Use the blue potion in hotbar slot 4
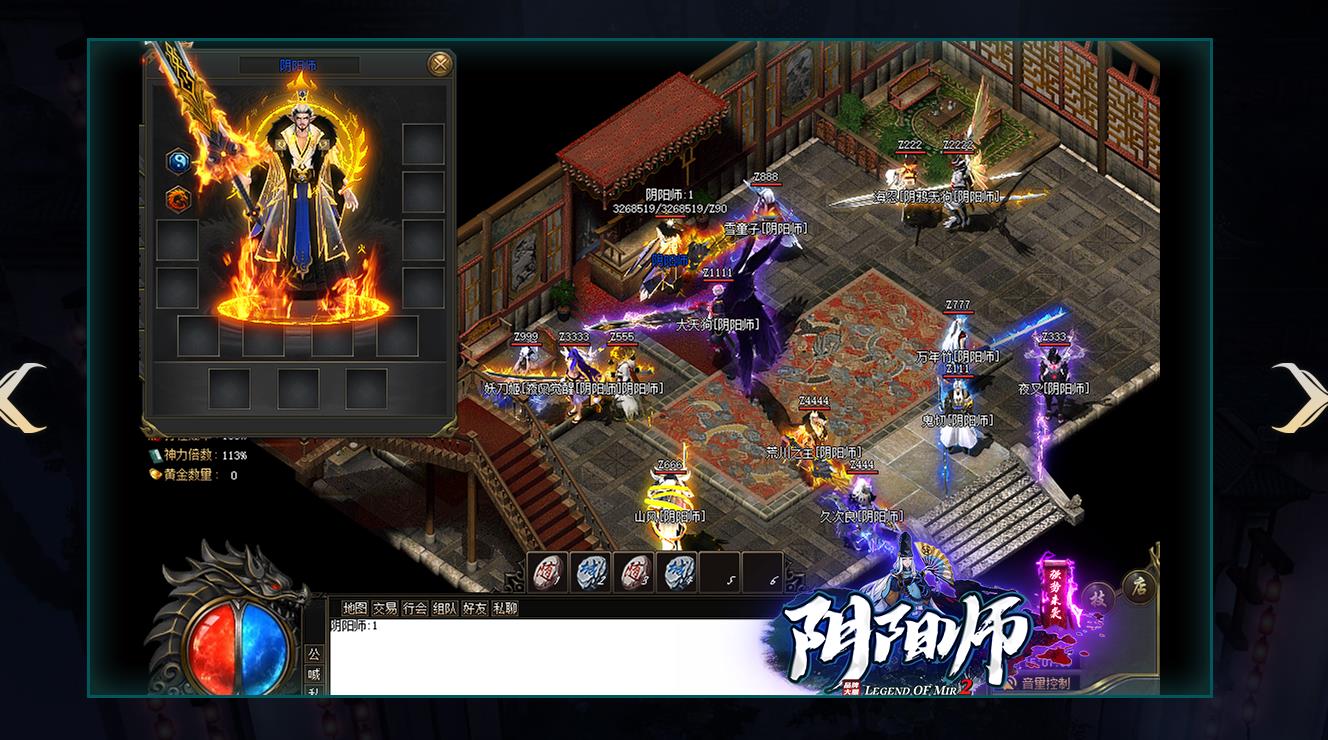Image resolution: width=1328 pixels, height=740 pixels. coord(676,572)
